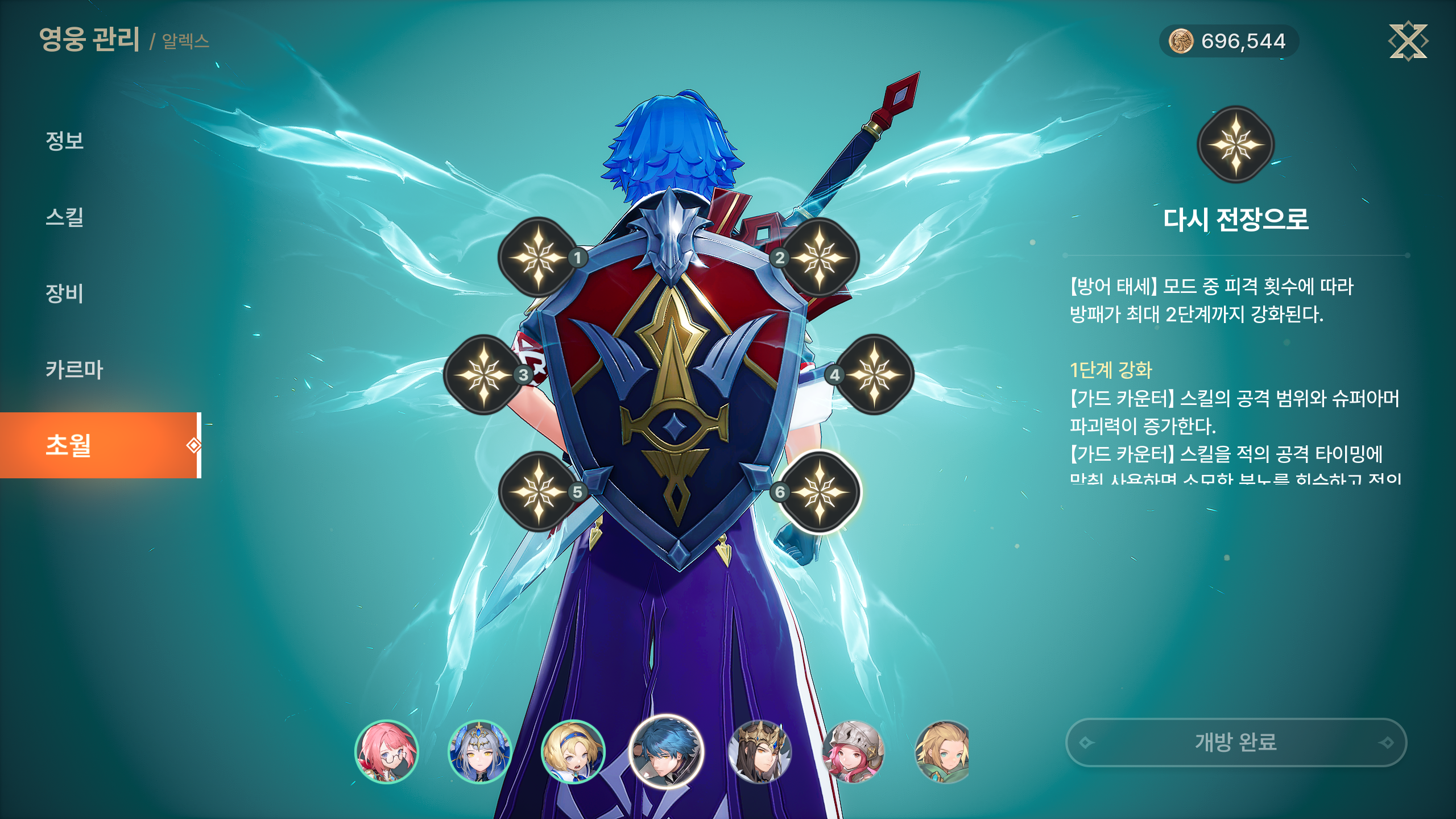
Task: Click the gold coin currency counter
Action: (x=1228, y=41)
